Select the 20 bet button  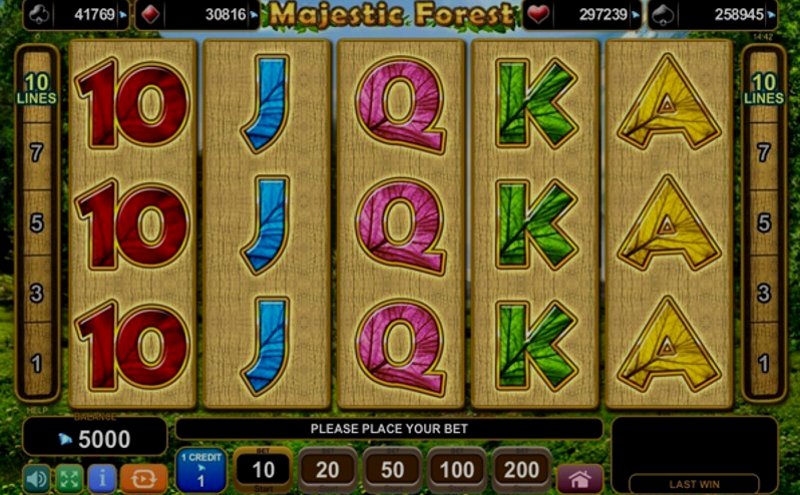coord(327,470)
